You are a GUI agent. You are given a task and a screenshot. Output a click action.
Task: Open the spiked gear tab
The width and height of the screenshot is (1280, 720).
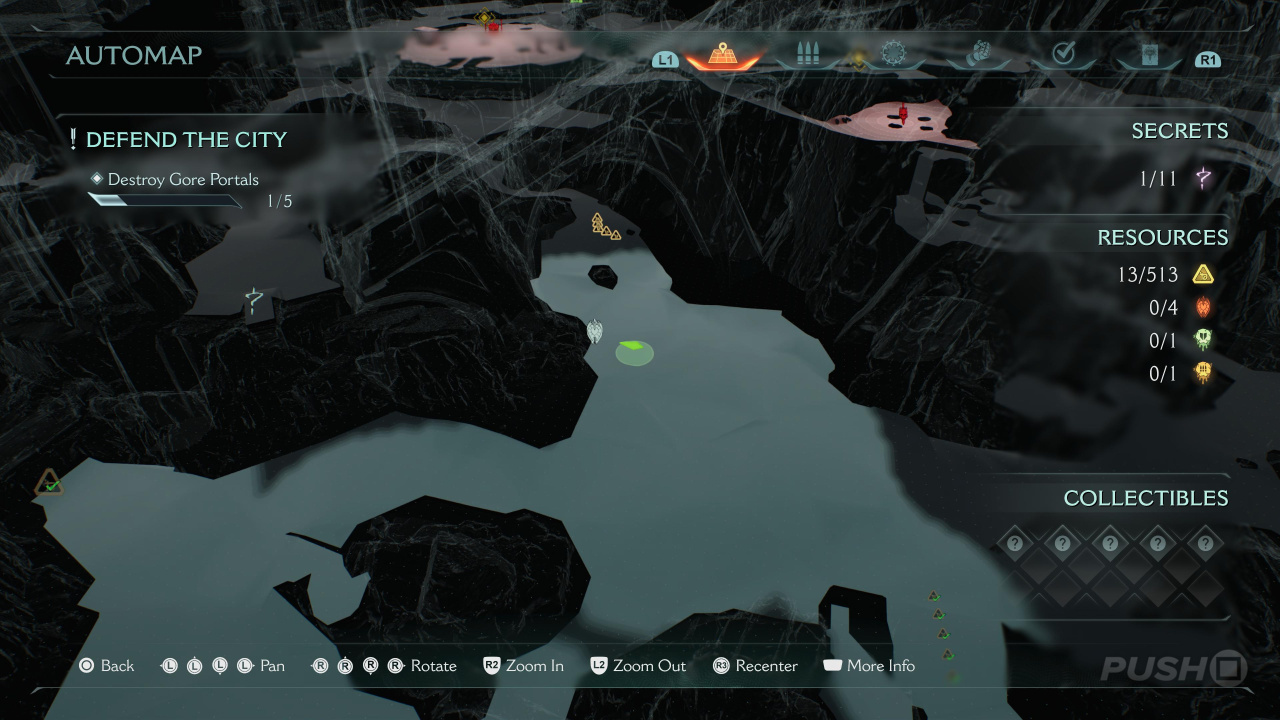point(892,55)
